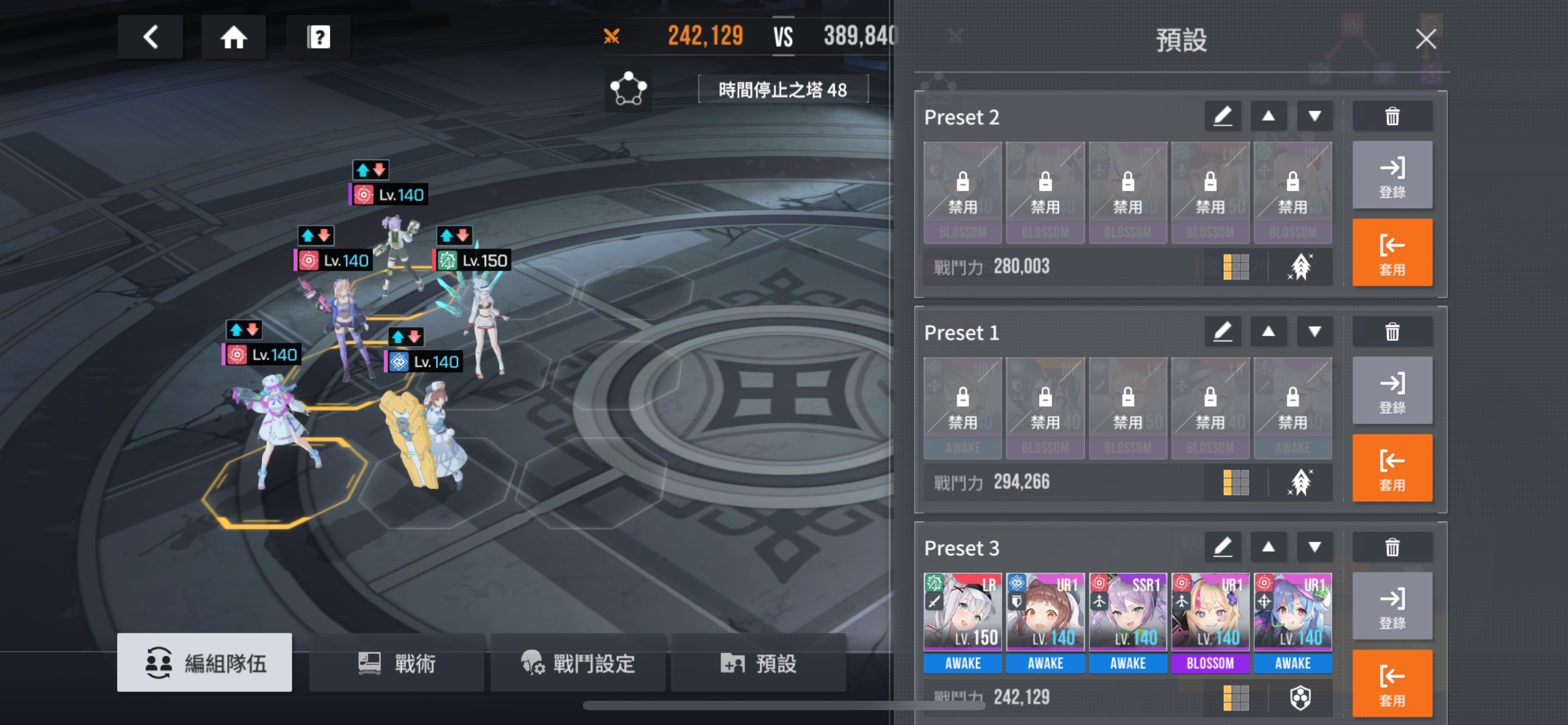The height and width of the screenshot is (725, 1568).
Task: Edit the name of Preset 1
Action: (1222, 332)
